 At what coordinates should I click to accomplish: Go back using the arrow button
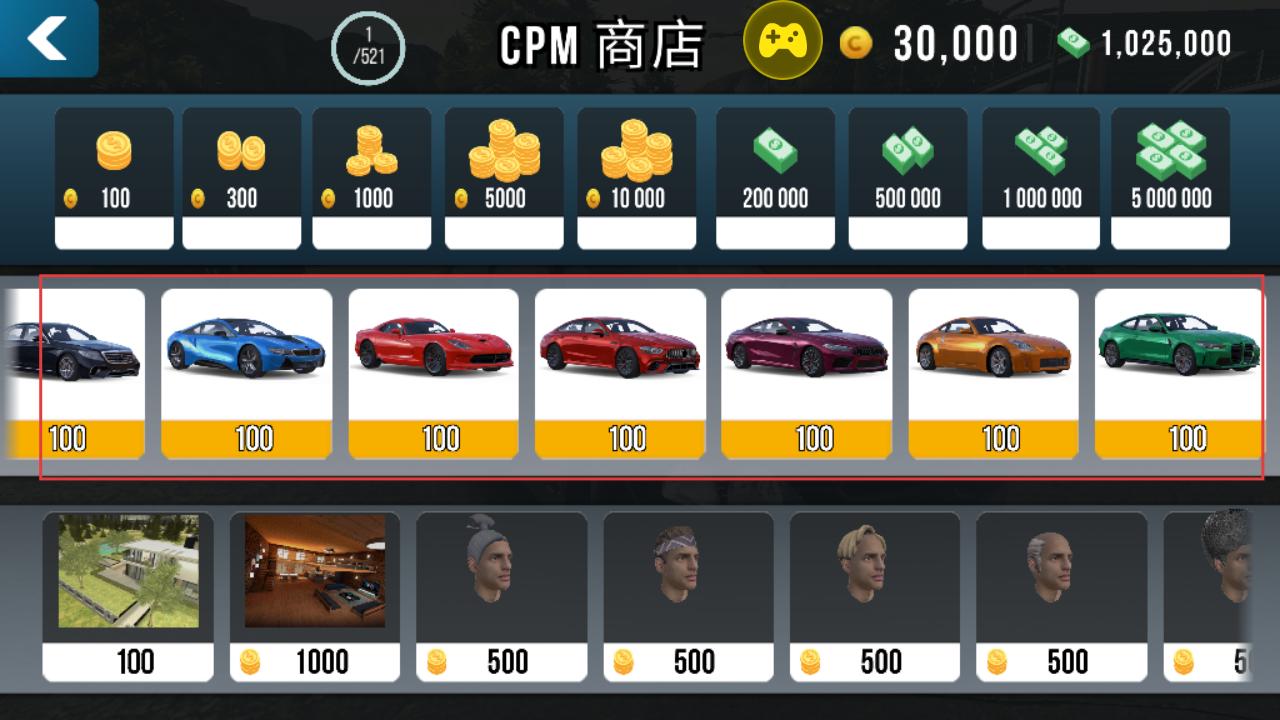coord(48,38)
